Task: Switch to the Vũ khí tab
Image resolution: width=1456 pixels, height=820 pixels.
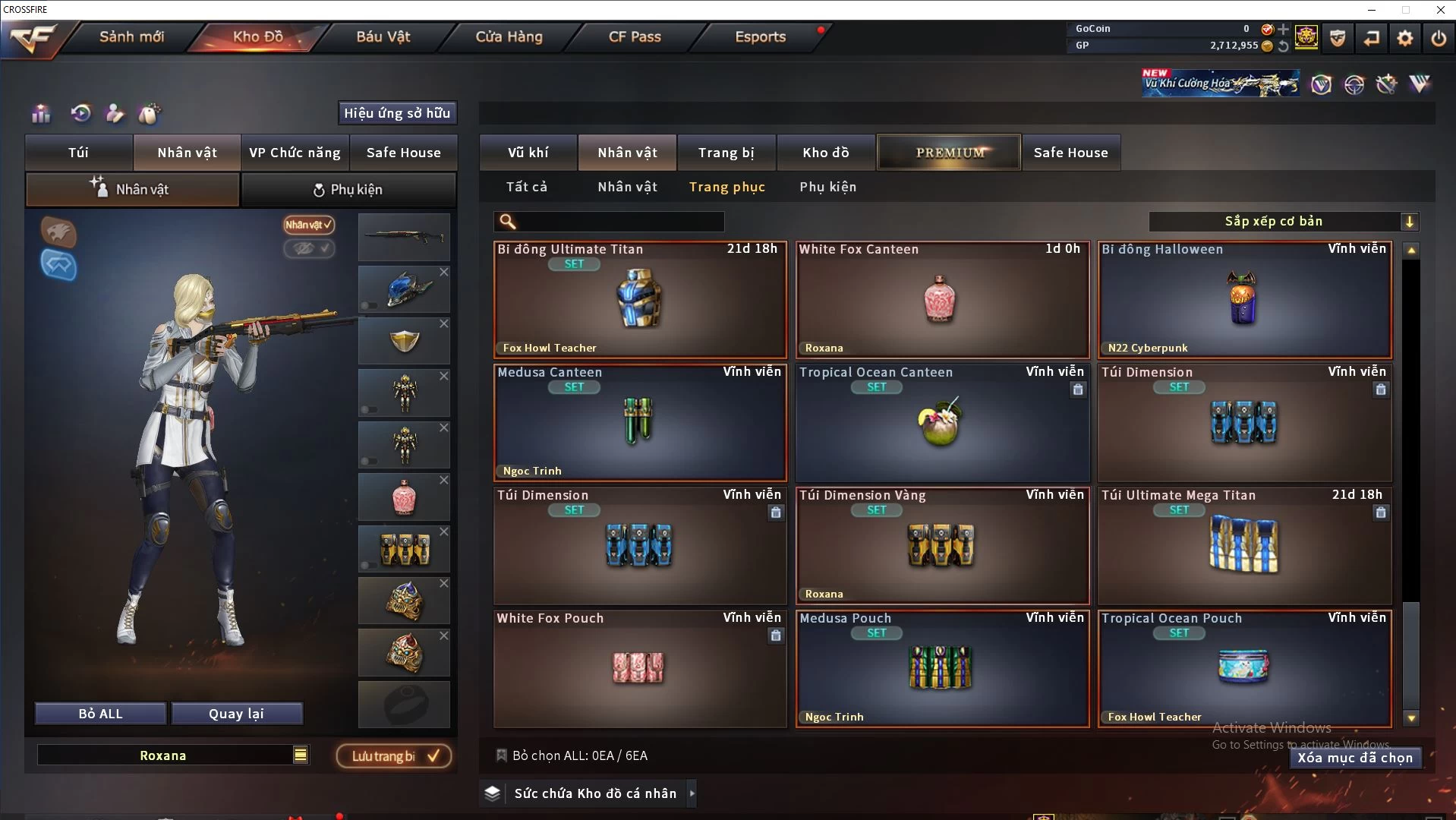Action: [x=528, y=153]
